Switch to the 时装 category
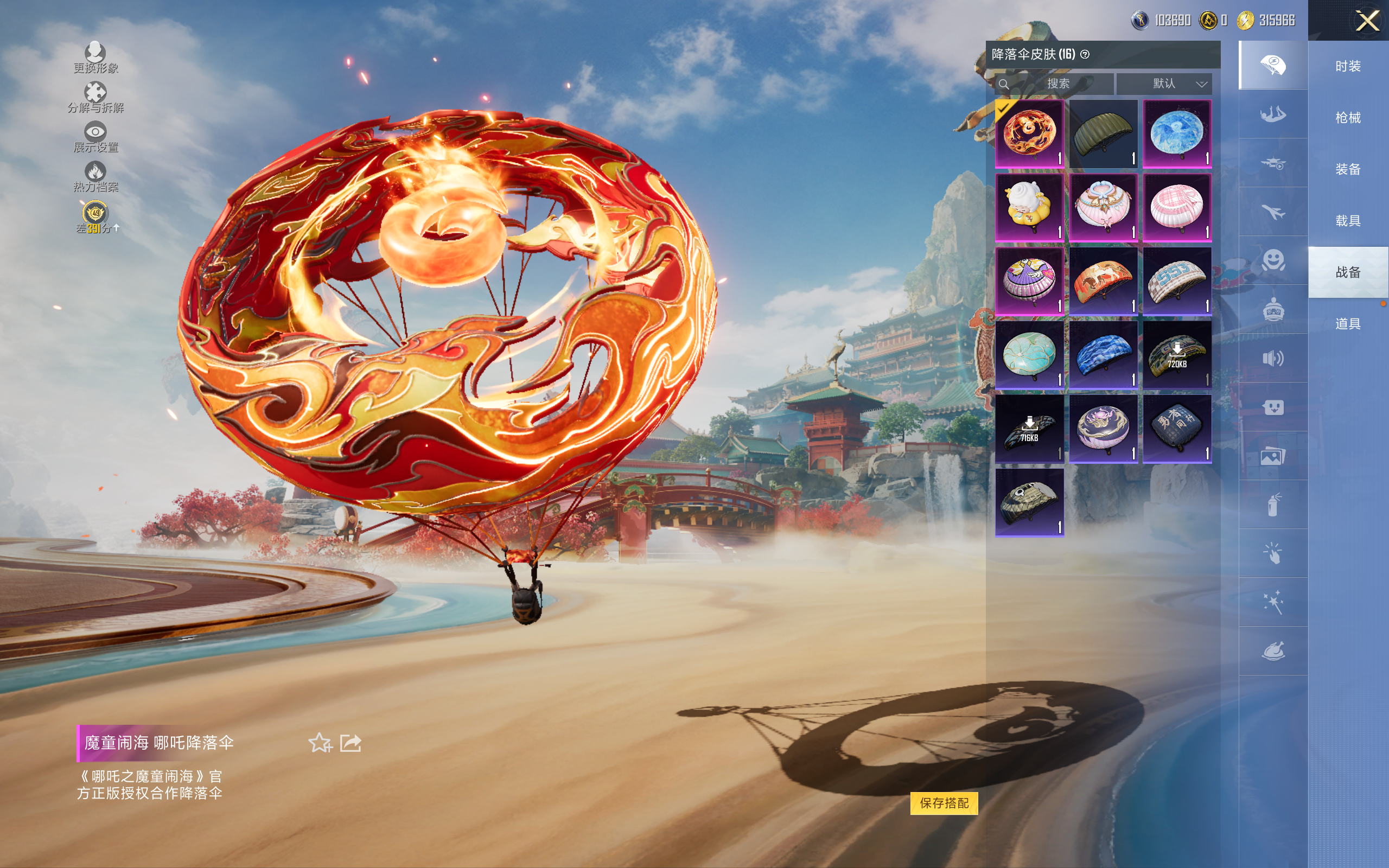 click(1347, 67)
